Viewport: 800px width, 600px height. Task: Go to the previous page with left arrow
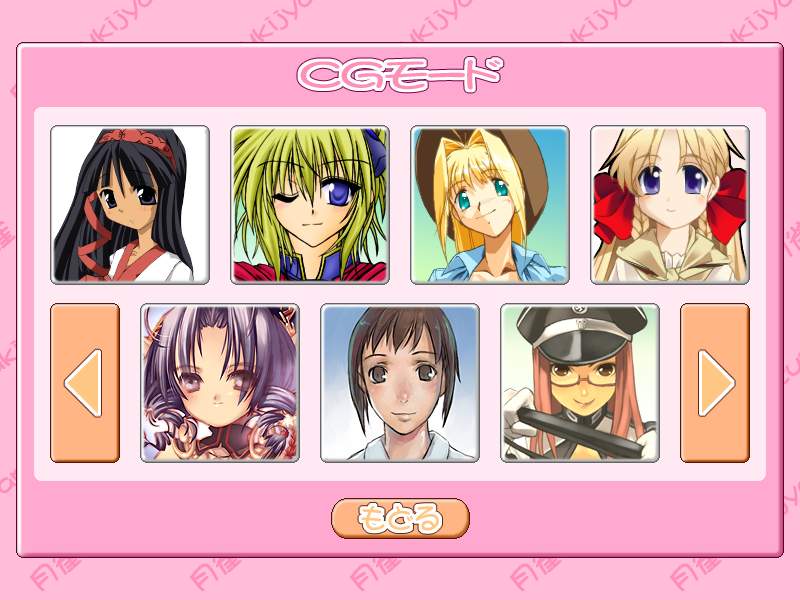[85, 383]
